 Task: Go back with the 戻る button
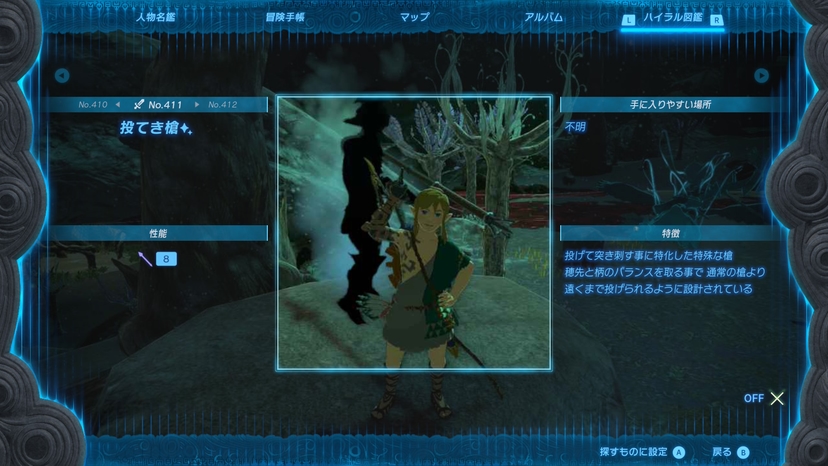pyautogui.click(x=729, y=452)
